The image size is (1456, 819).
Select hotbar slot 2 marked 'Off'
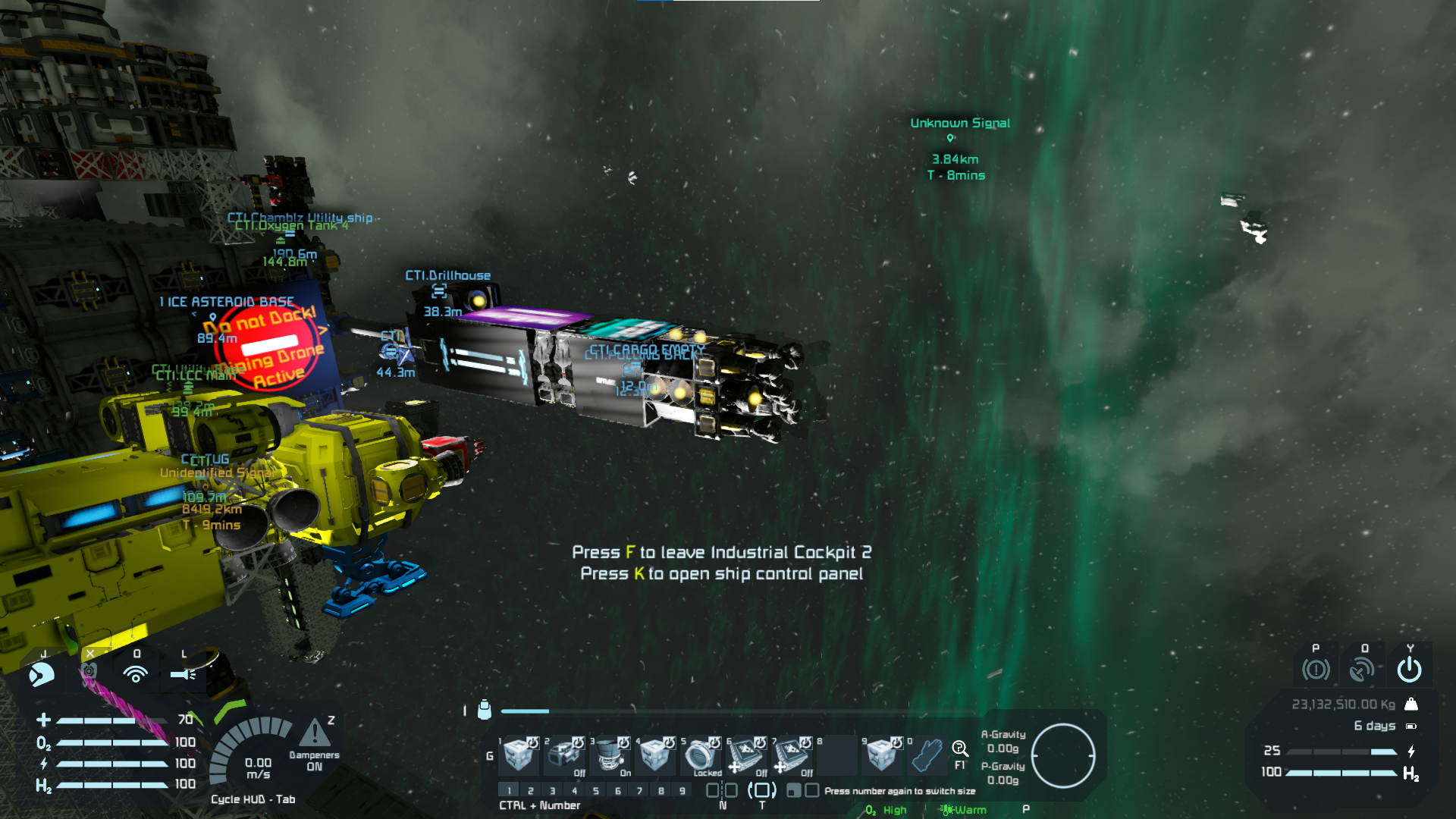tap(565, 755)
